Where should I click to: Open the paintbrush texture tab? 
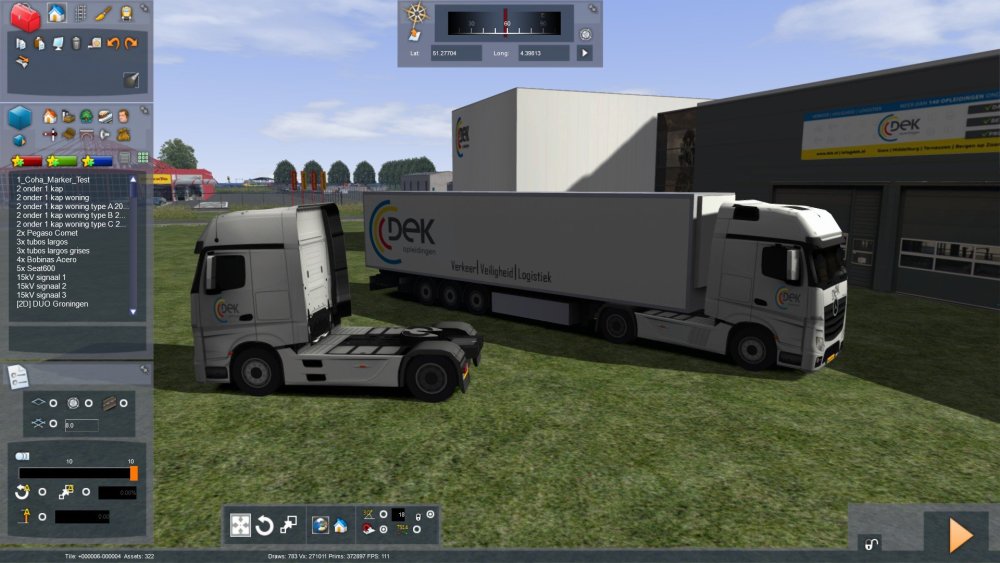[103, 14]
